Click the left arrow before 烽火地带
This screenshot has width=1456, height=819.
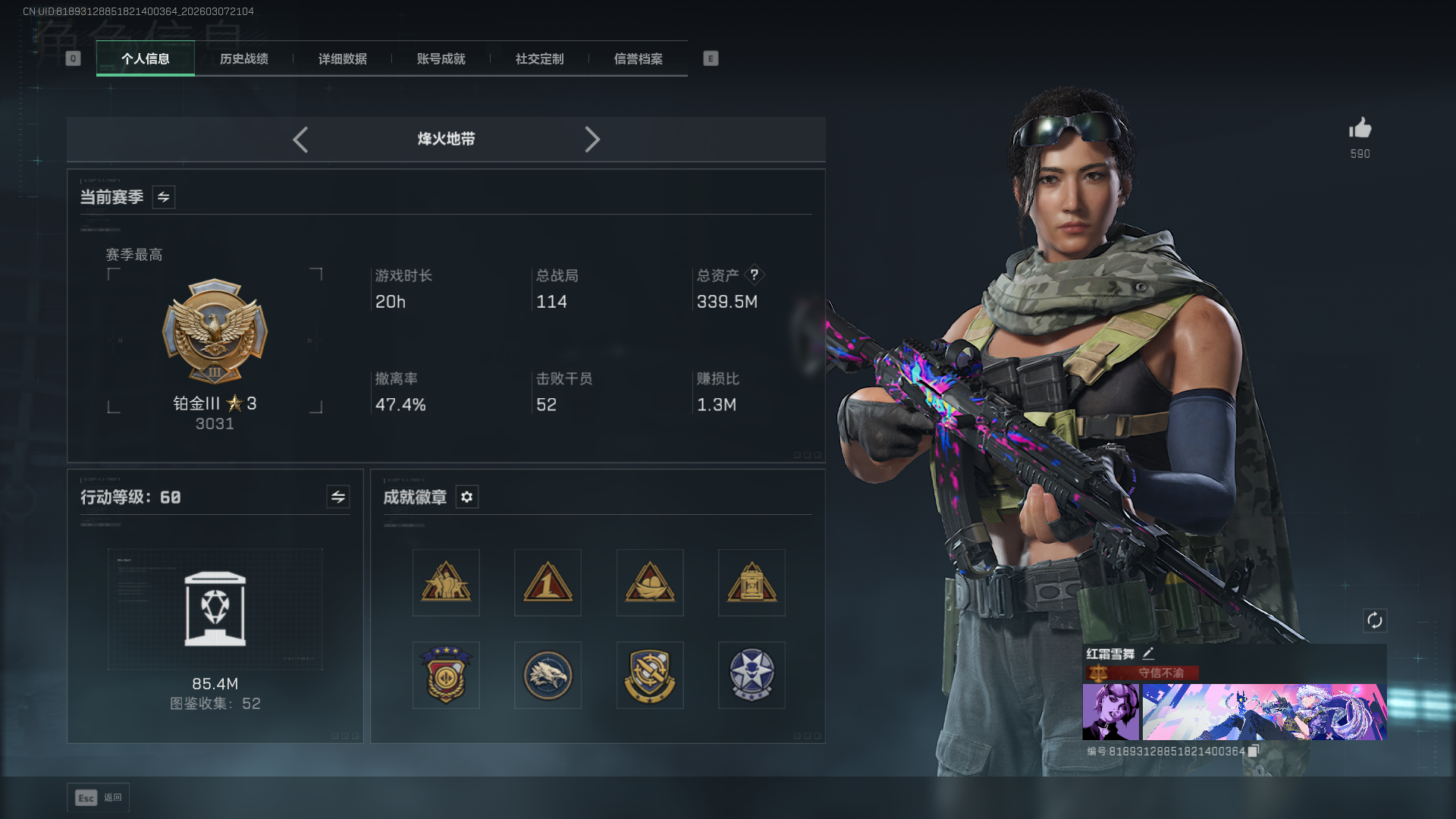300,140
